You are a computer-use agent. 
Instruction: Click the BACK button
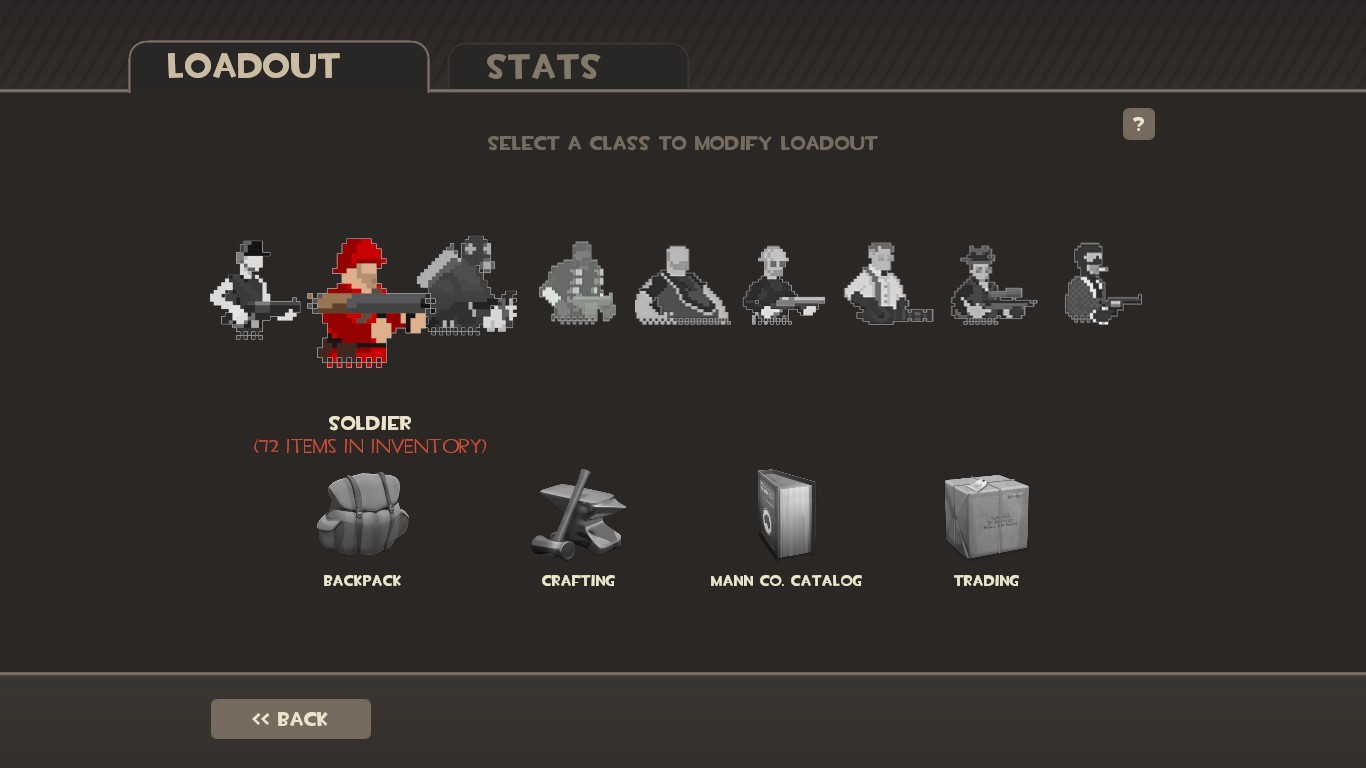[x=290, y=718]
